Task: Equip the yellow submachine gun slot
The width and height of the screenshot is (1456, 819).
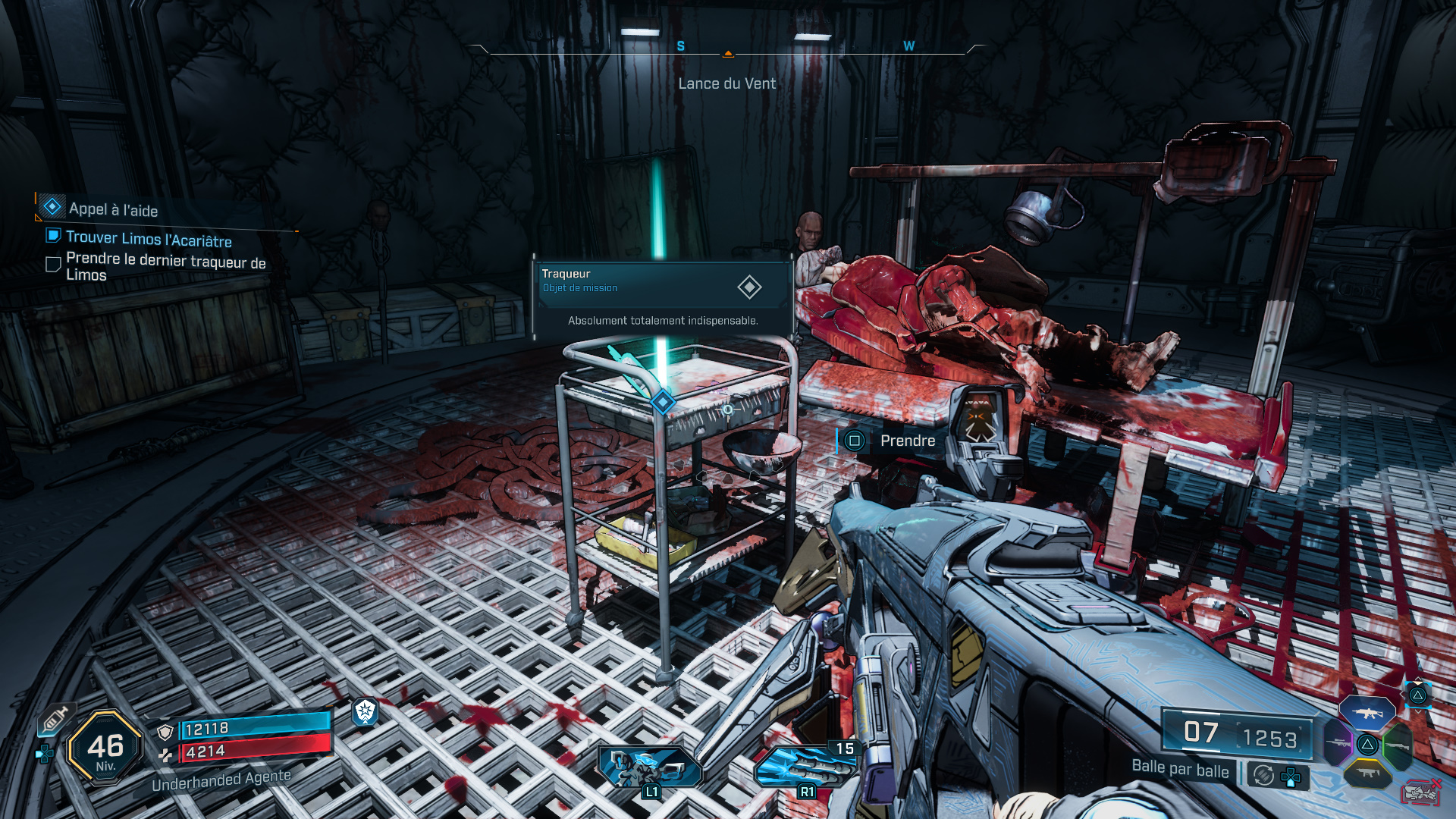Action: [x=1367, y=773]
